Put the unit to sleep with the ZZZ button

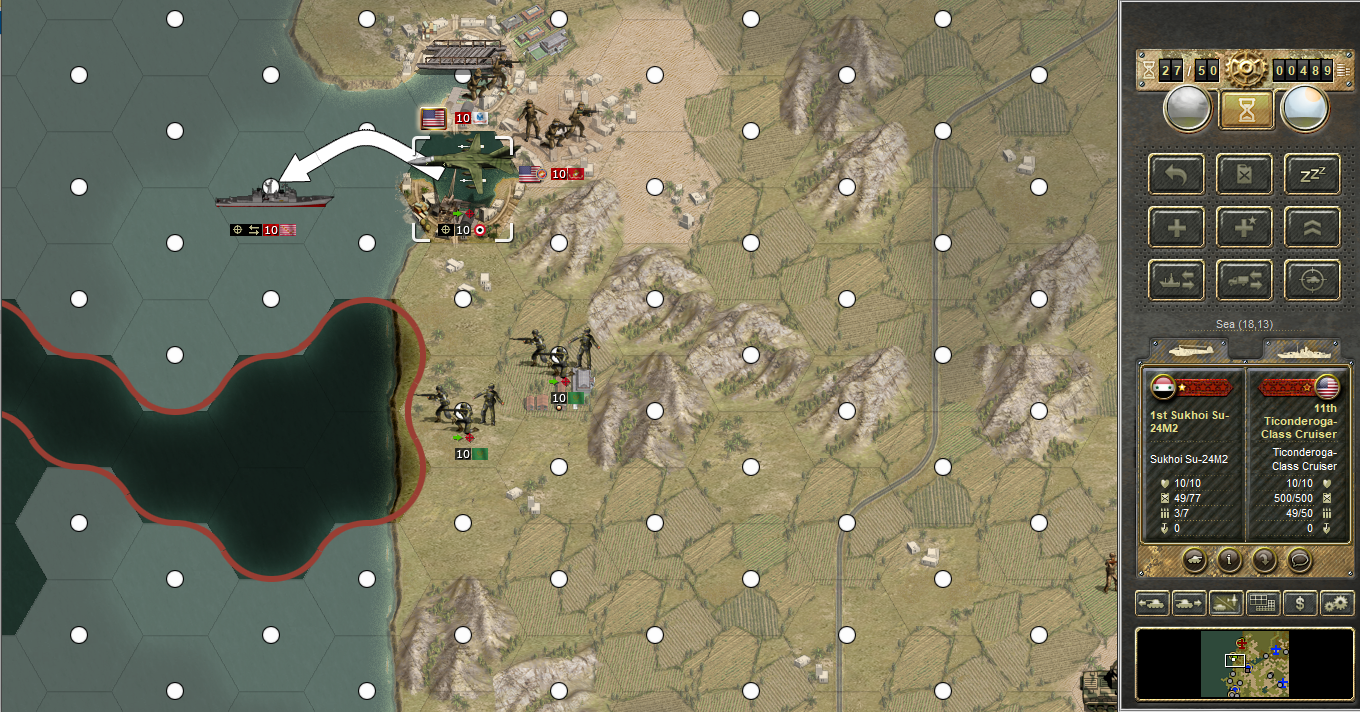point(1312,174)
